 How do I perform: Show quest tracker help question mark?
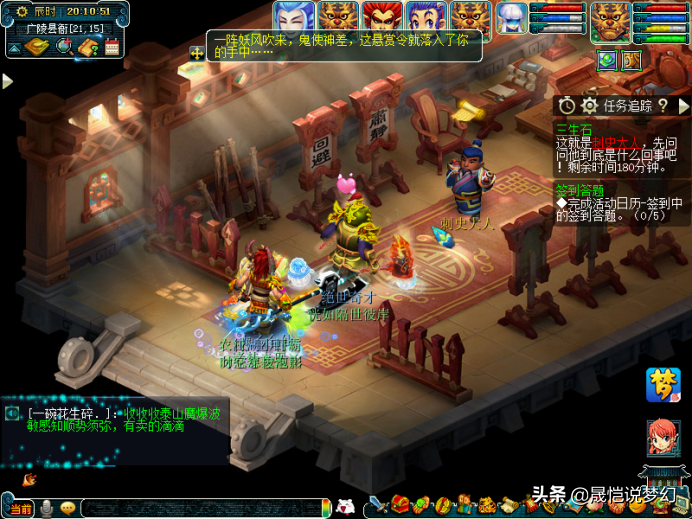coord(663,105)
